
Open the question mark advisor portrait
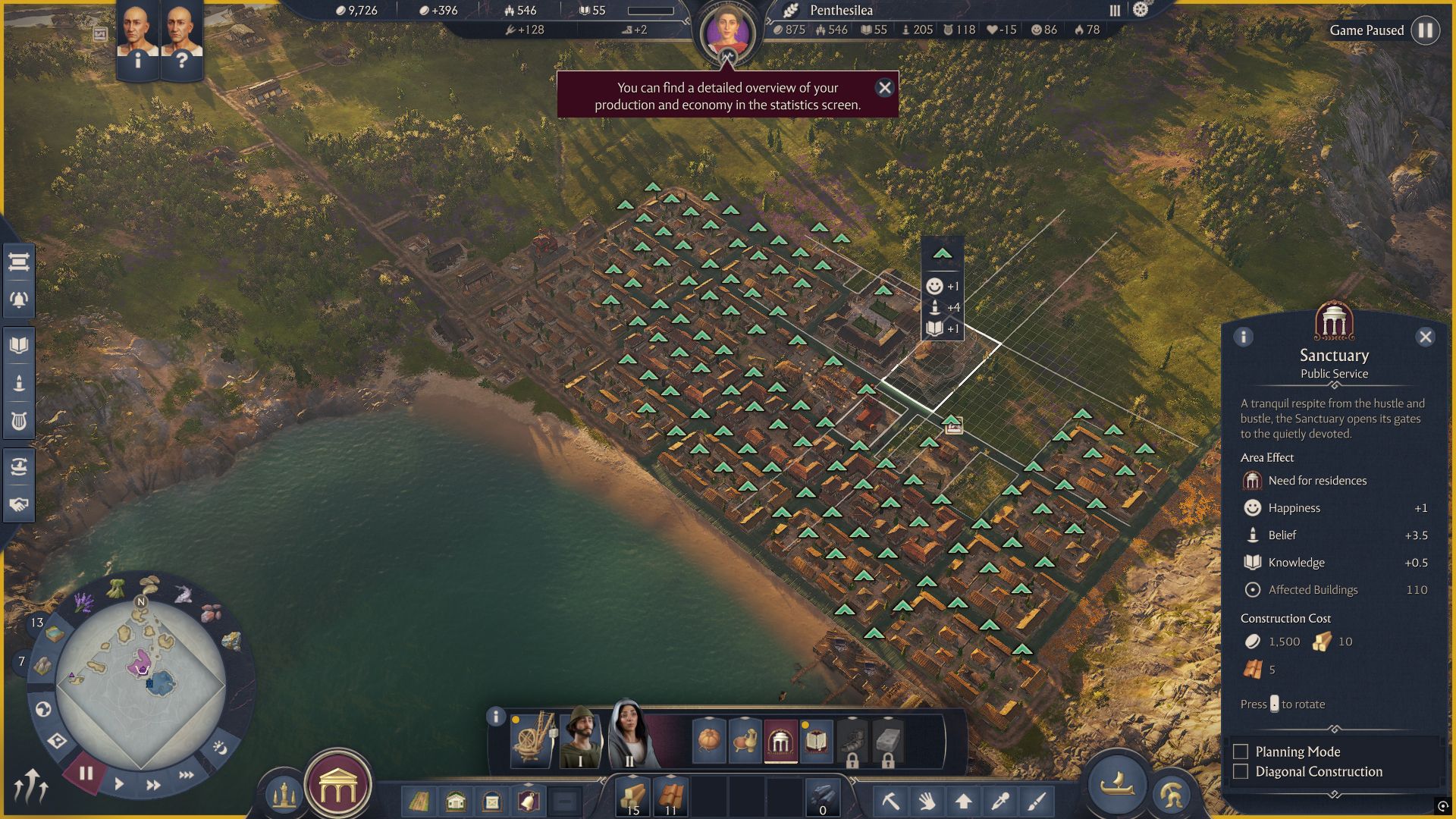coord(181,39)
